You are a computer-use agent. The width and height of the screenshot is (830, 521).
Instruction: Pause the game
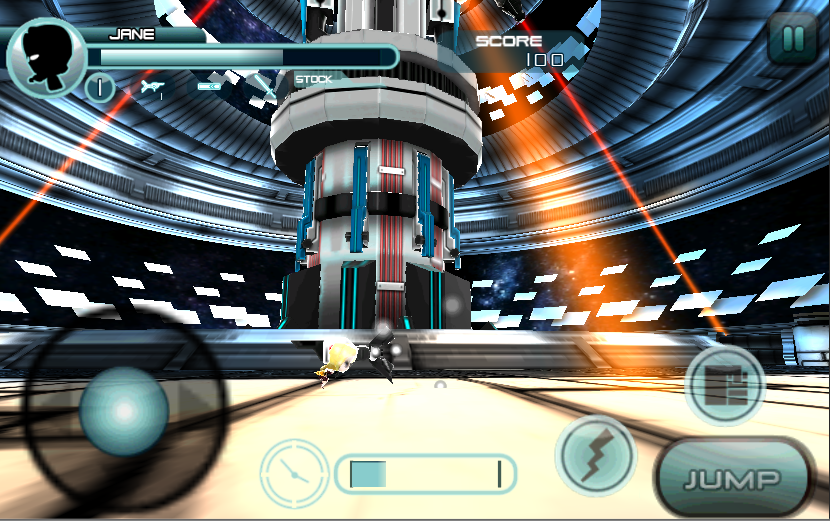[792, 41]
